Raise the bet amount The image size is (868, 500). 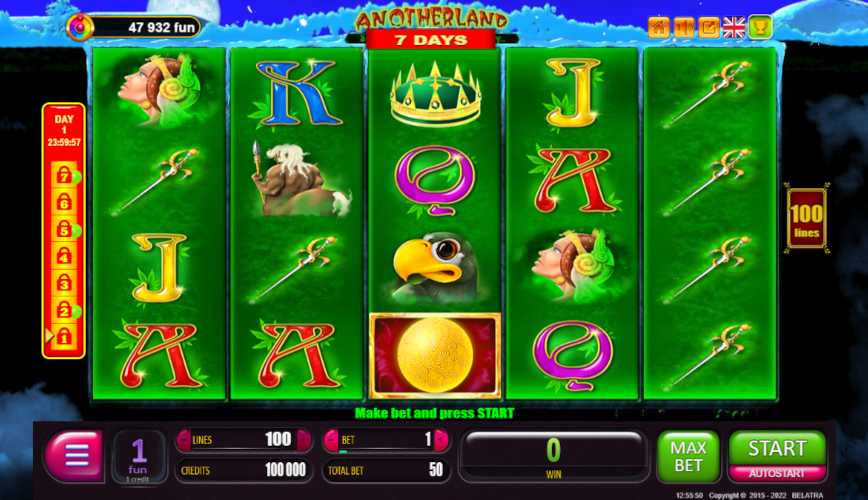[441, 439]
